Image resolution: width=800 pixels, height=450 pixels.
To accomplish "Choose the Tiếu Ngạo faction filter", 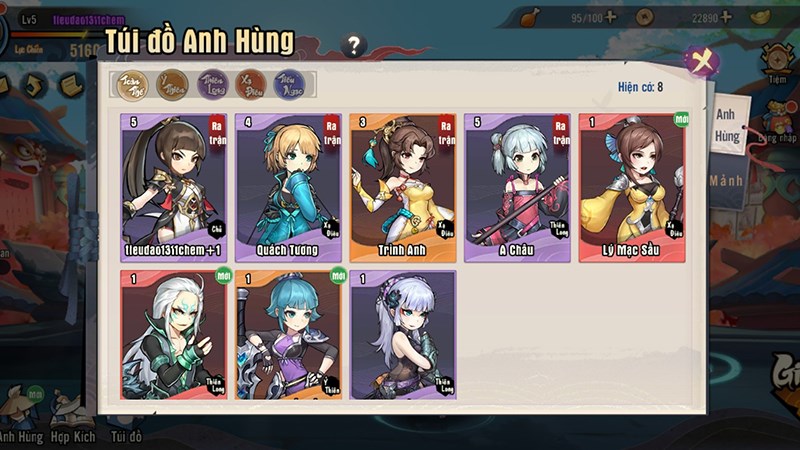I will [x=289, y=85].
